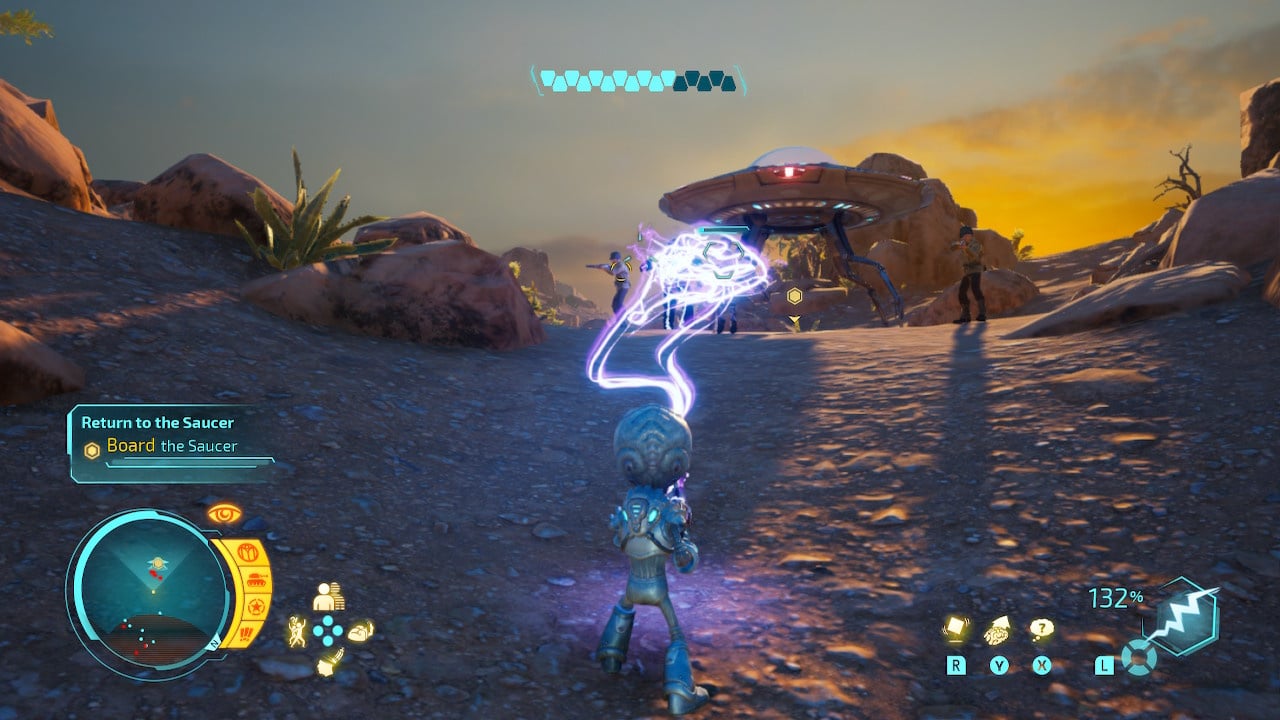Open Body Snatch via the person-and-coins icon above the d-pad
The height and width of the screenshot is (720, 1280).
click(x=330, y=597)
